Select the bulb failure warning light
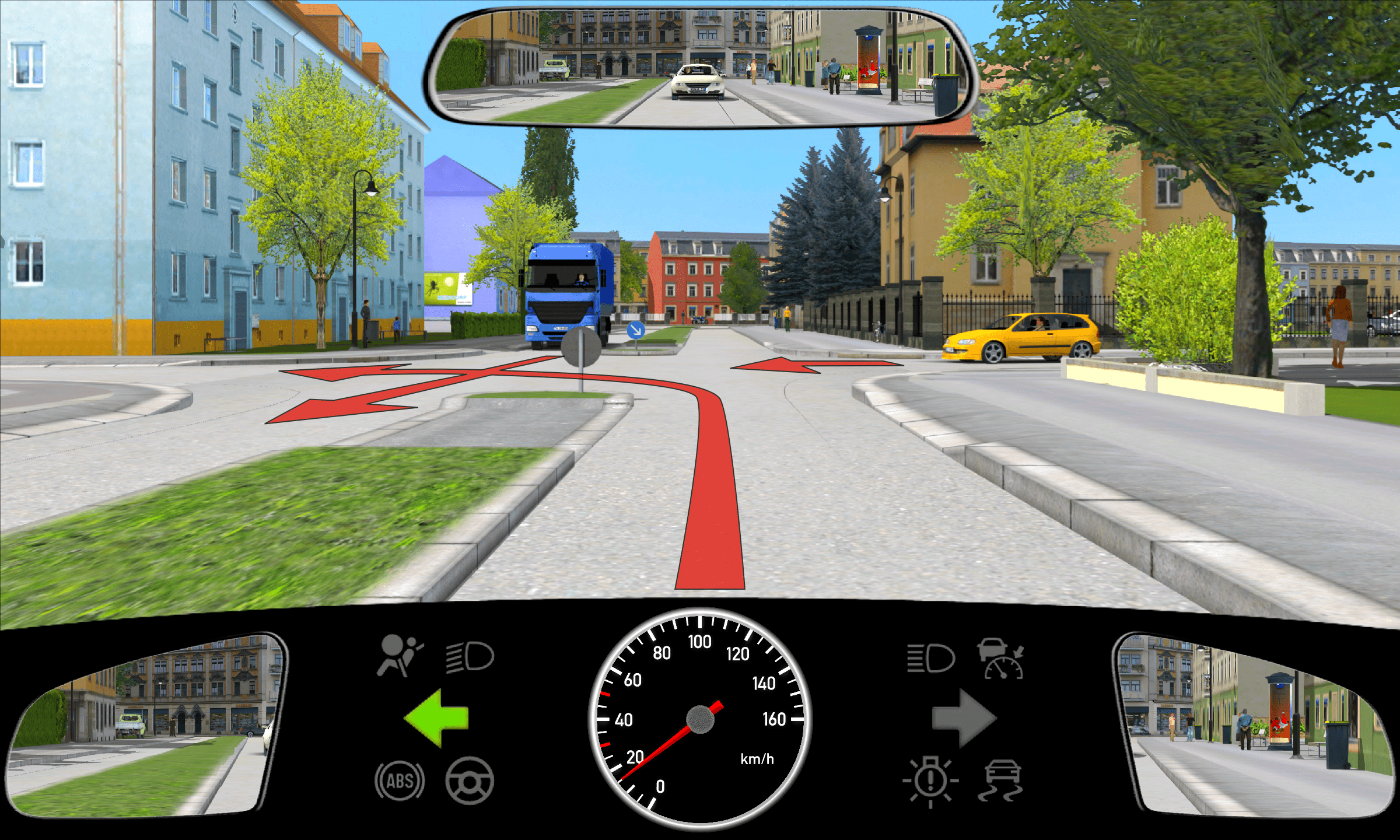The height and width of the screenshot is (840, 1400). (x=930, y=780)
